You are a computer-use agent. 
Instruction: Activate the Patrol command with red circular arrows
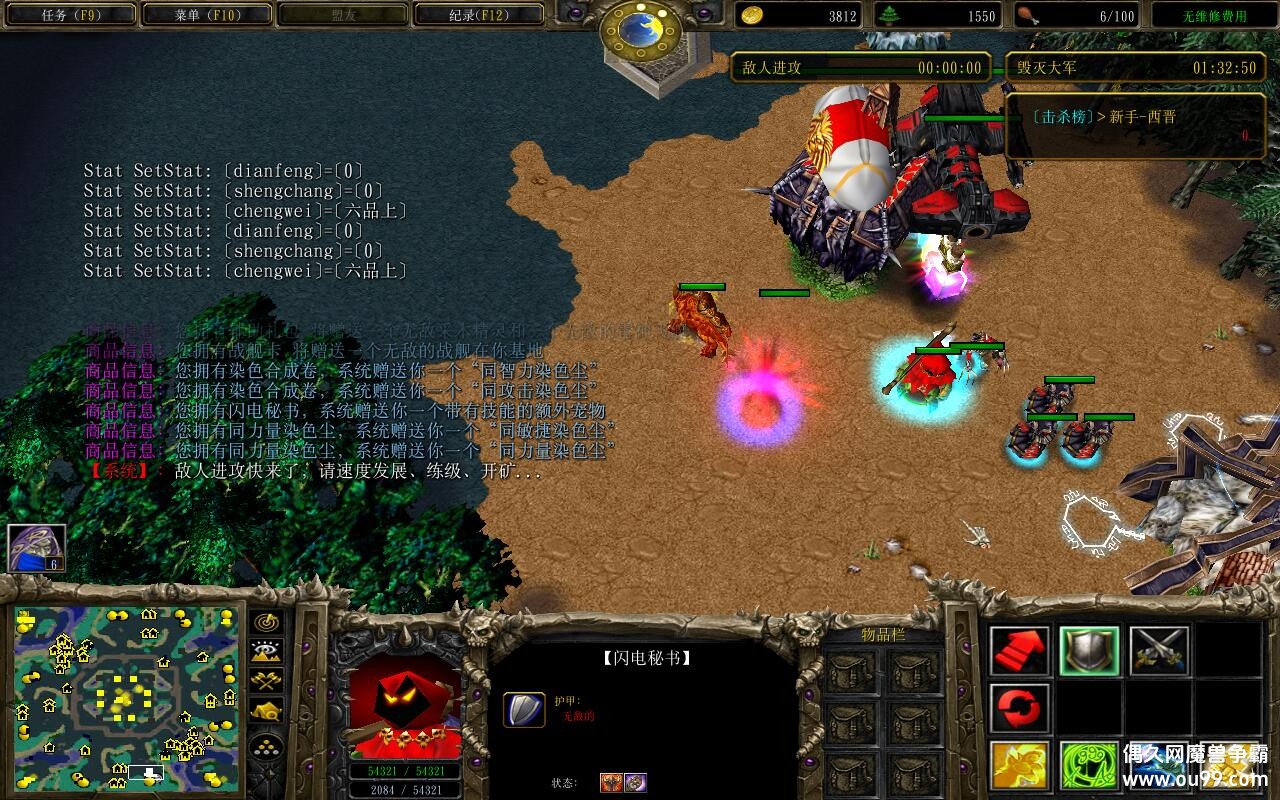pyautogui.click(x=1020, y=709)
